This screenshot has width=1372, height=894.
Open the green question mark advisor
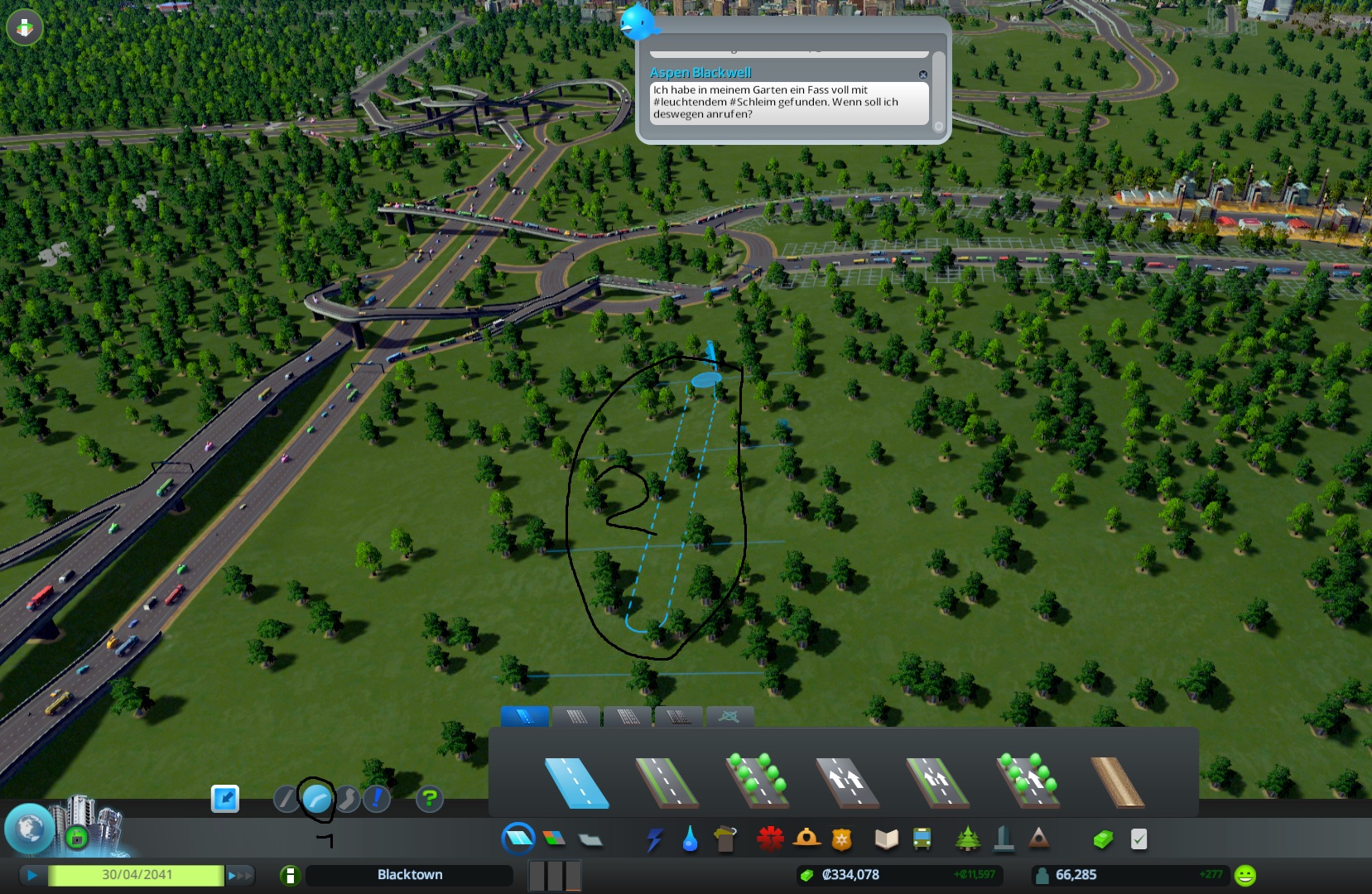[x=429, y=799]
